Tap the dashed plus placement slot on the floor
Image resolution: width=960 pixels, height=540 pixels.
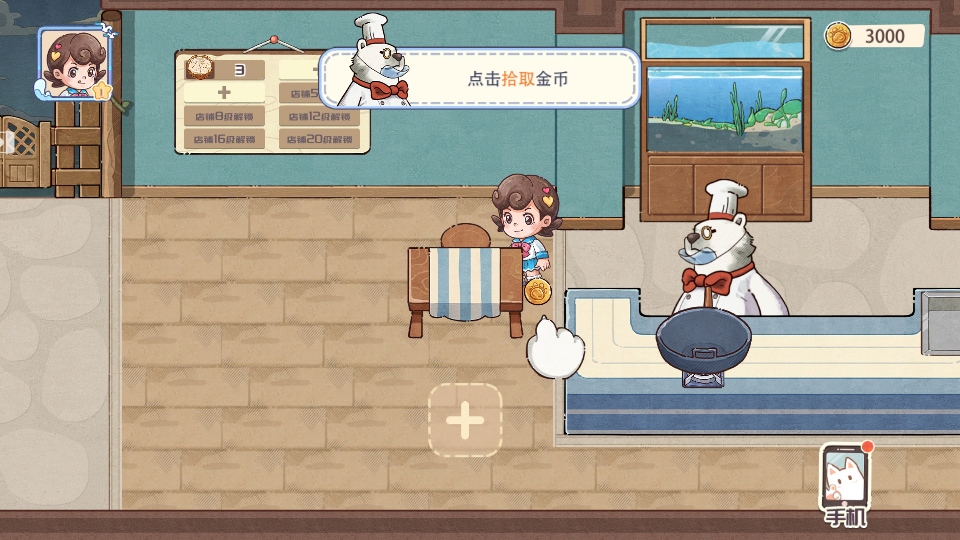click(465, 421)
